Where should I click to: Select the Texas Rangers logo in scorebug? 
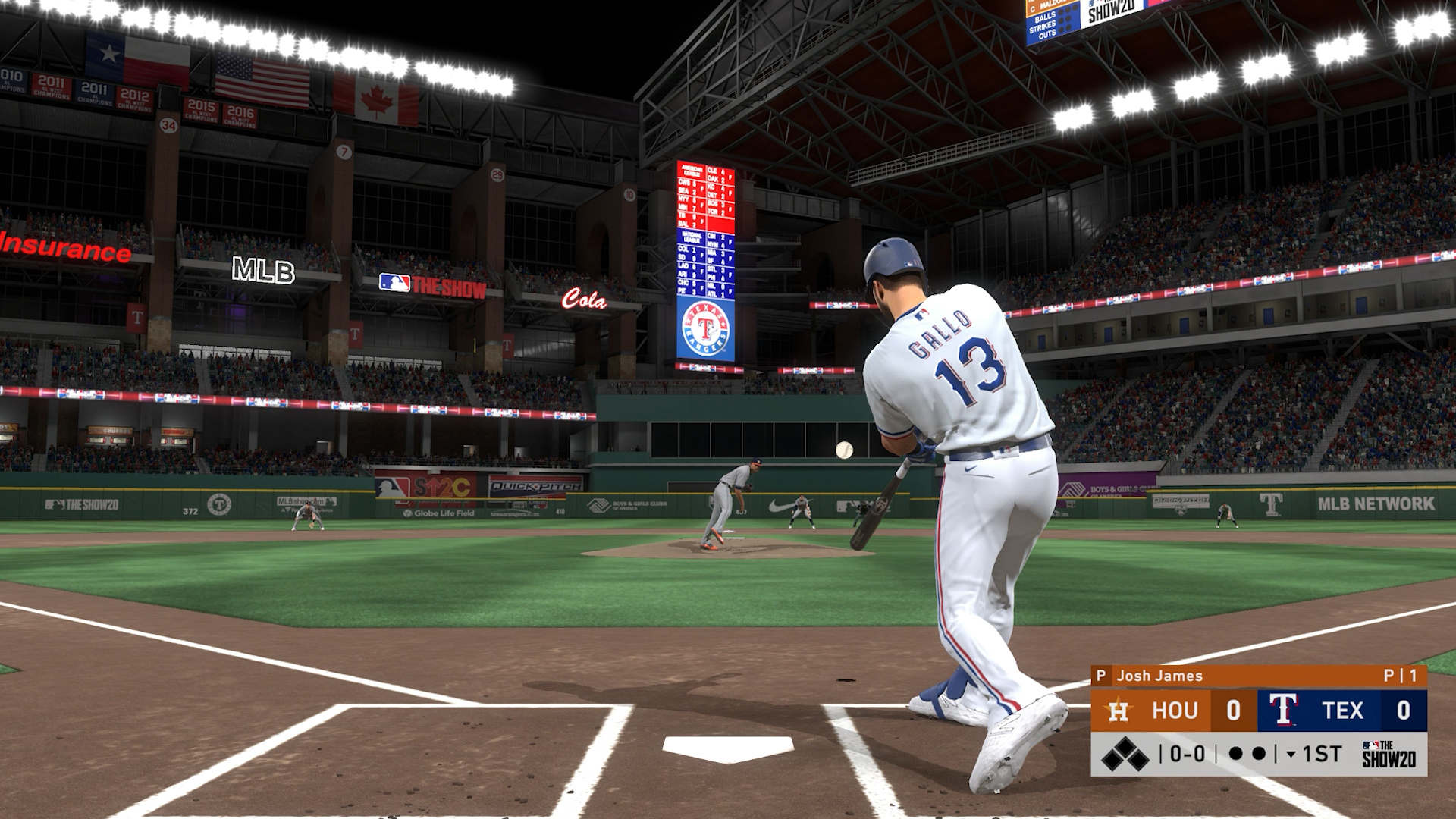click(x=1283, y=711)
